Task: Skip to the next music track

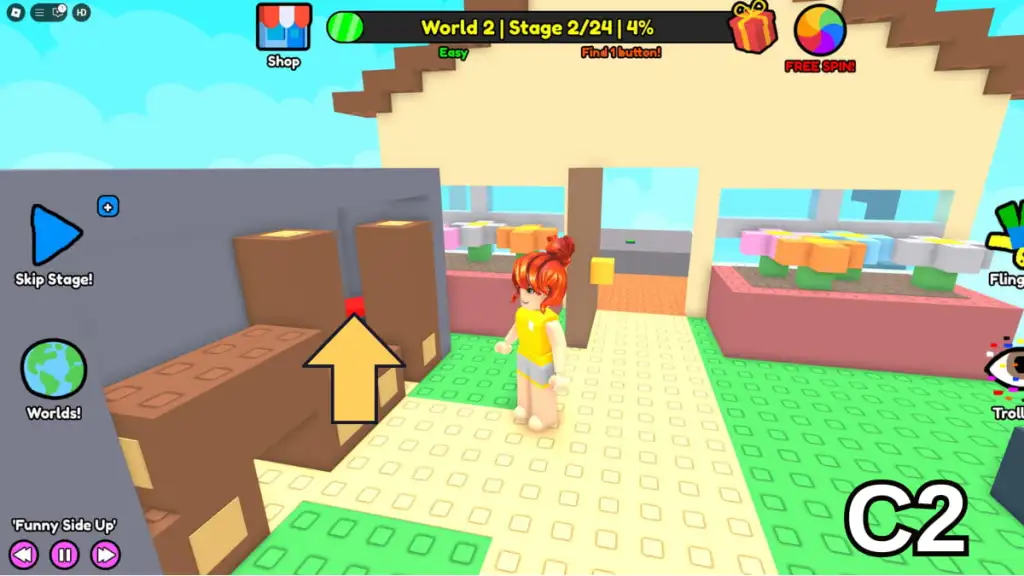Action: pyautogui.click(x=105, y=554)
